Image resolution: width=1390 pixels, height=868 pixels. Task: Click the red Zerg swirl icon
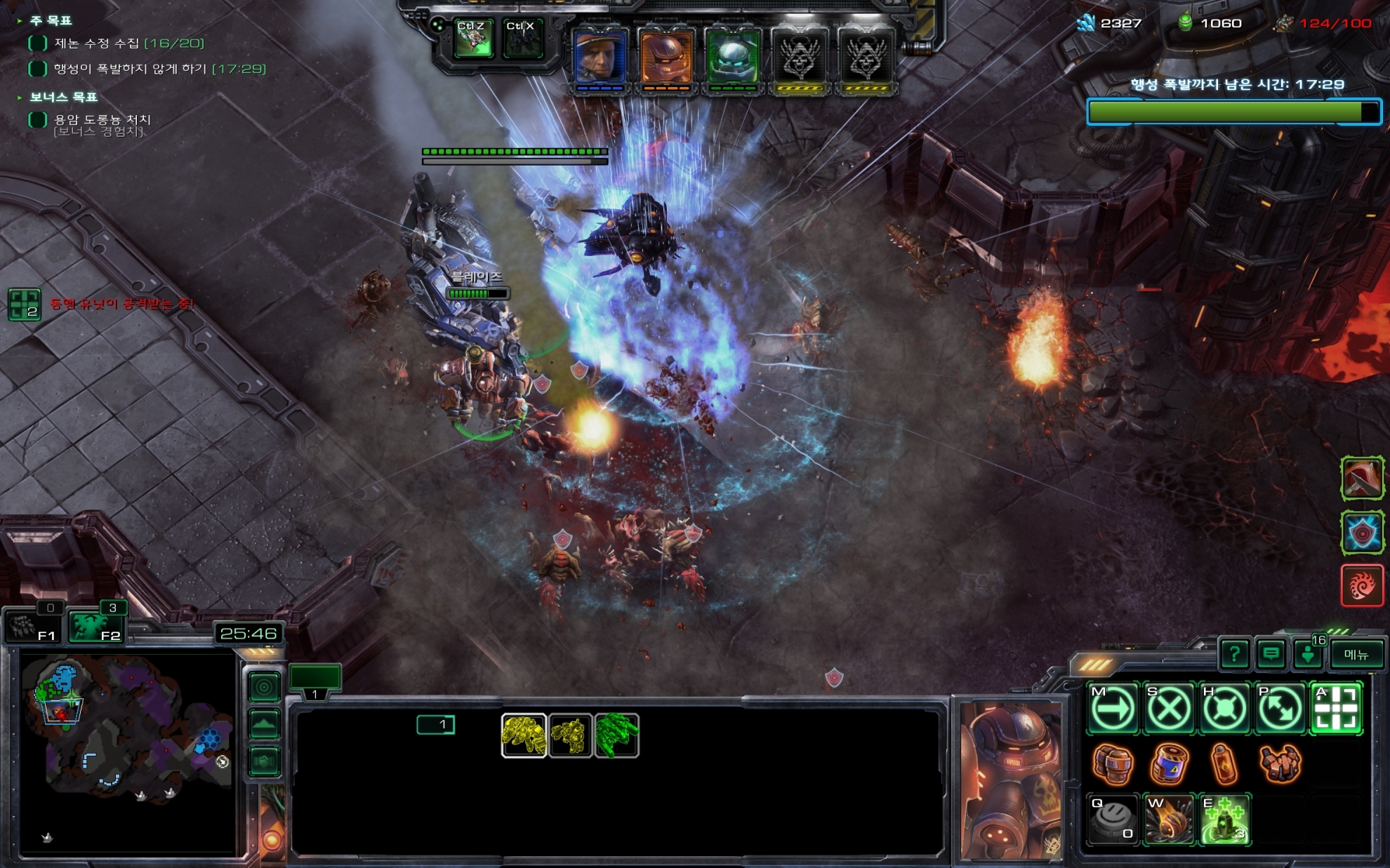point(1362,585)
